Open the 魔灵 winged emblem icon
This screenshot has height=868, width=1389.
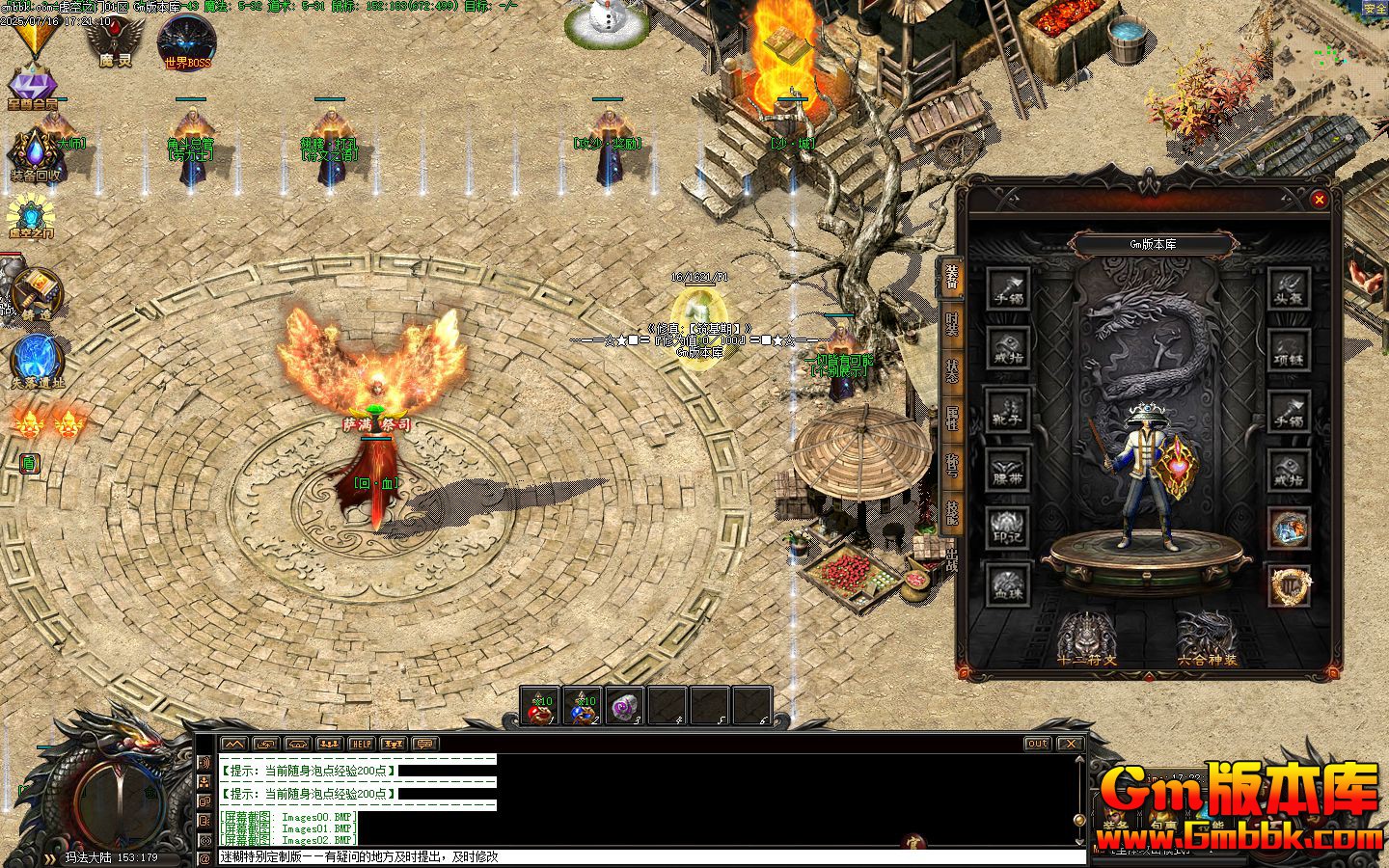[x=115, y=43]
